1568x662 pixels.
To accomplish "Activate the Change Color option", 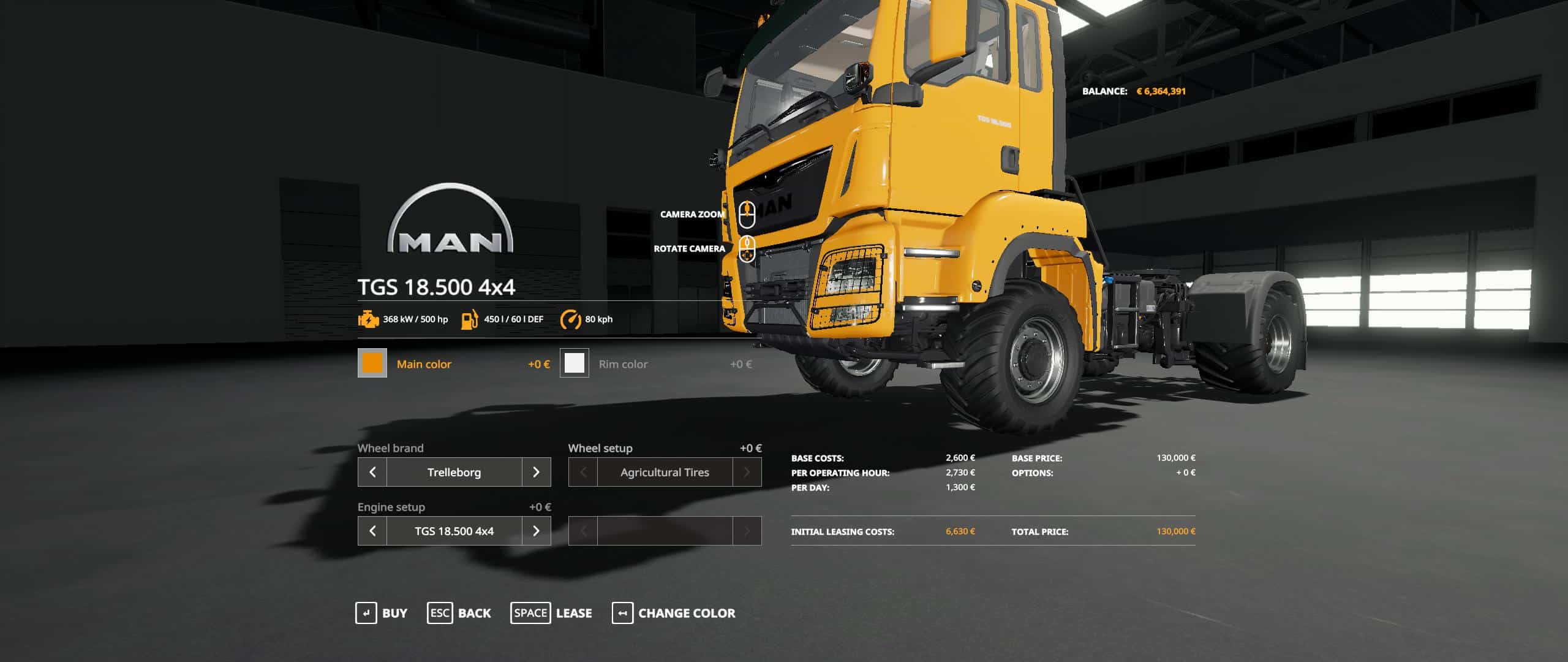I will (673, 613).
